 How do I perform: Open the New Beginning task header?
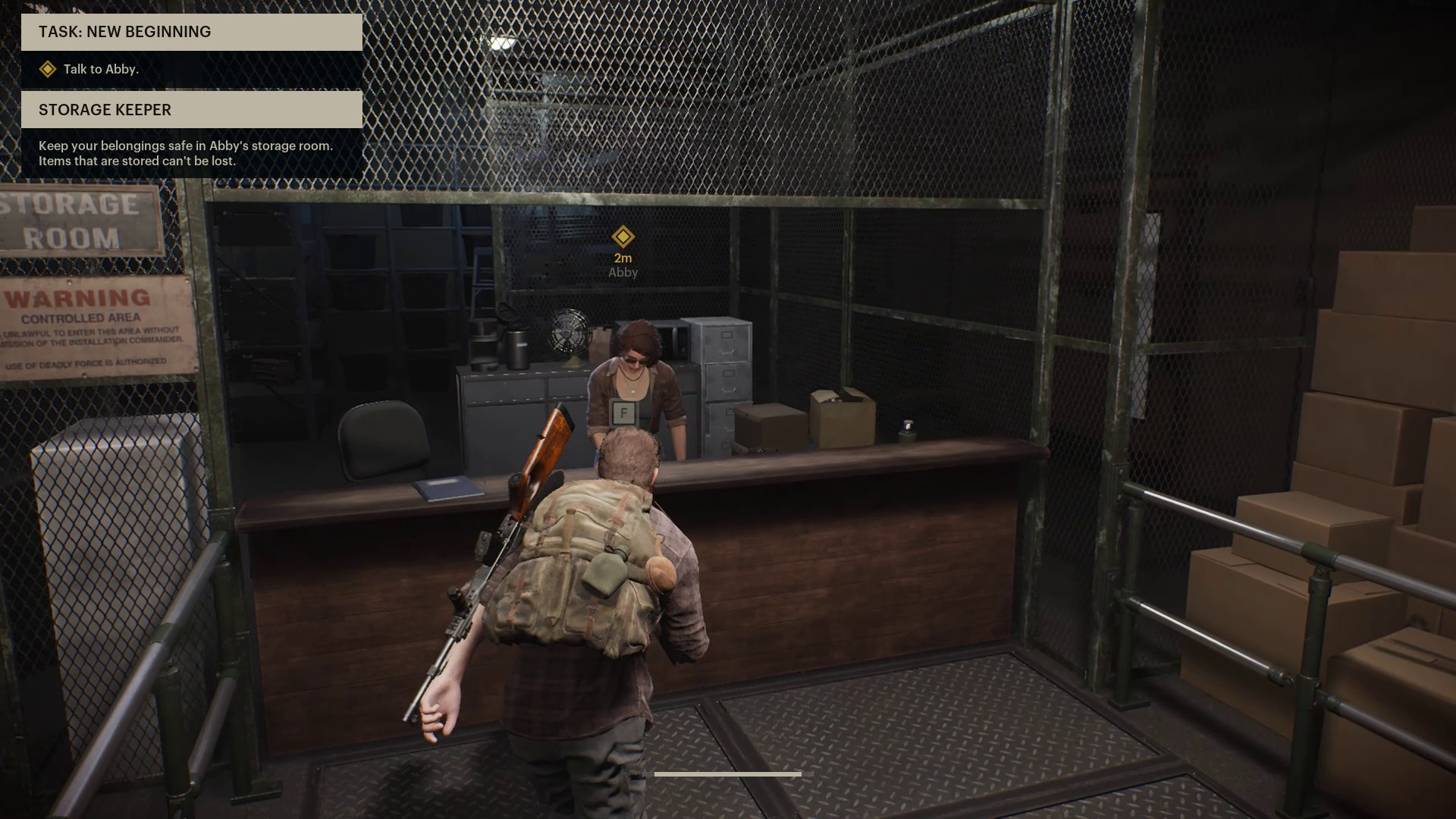tap(191, 32)
